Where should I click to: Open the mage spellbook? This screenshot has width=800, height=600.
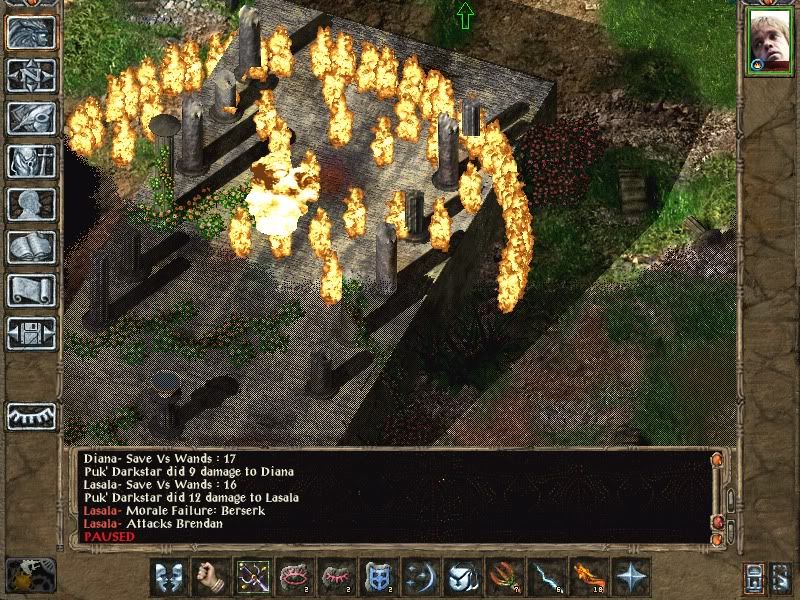(x=31, y=247)
